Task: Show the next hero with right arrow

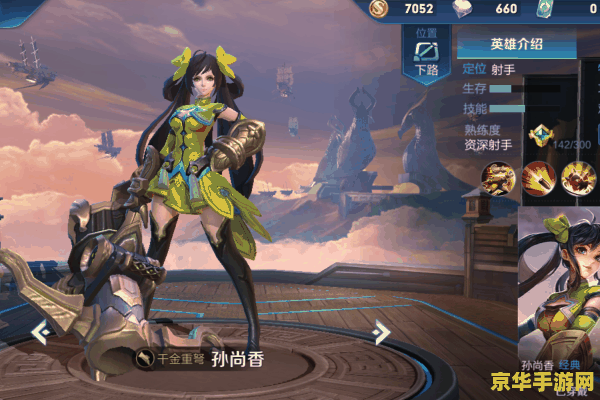Action: pyautogui.click(x=381, y=331)
